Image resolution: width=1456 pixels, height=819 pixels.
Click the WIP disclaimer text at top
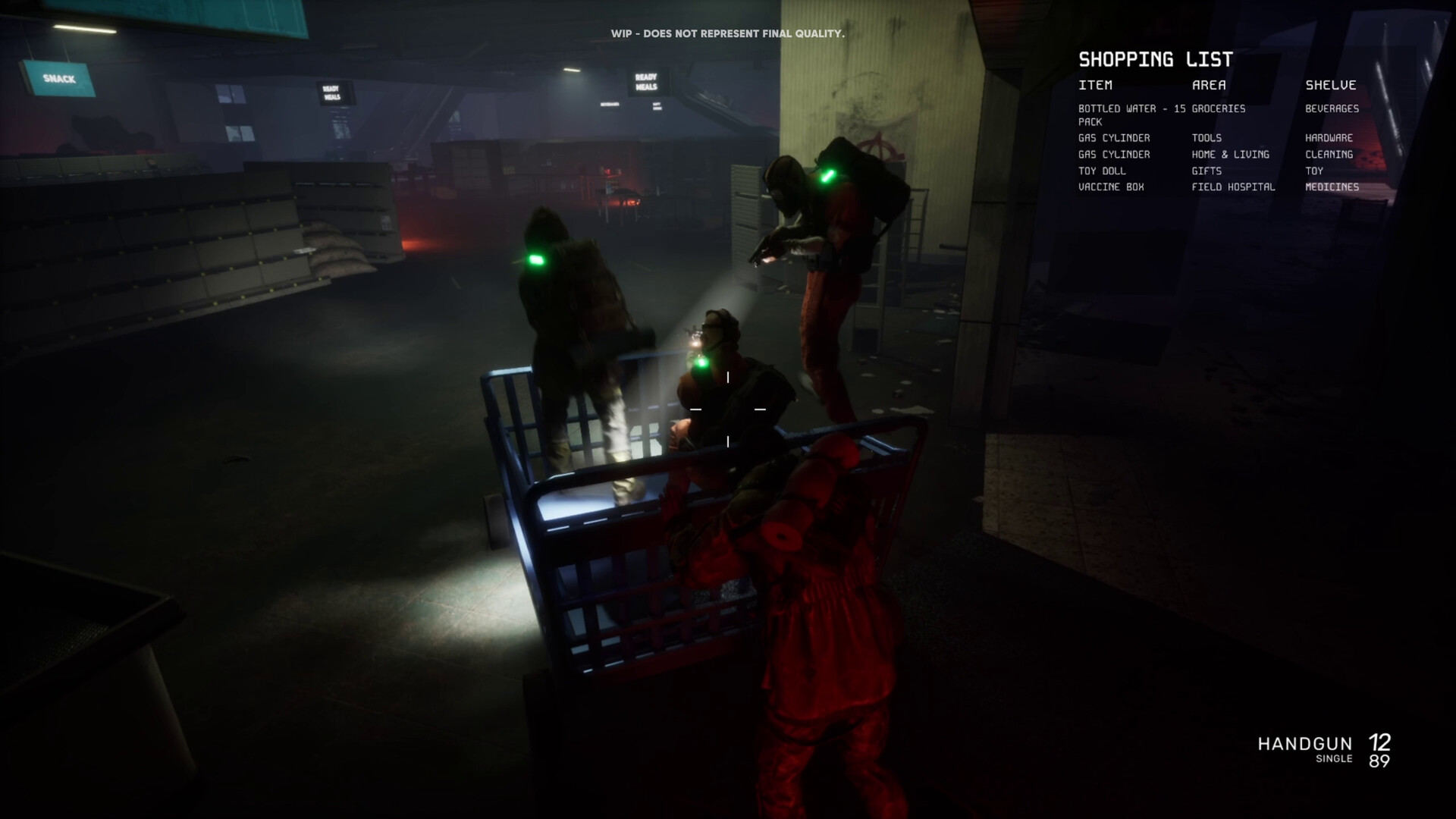(x=728, y=33)
